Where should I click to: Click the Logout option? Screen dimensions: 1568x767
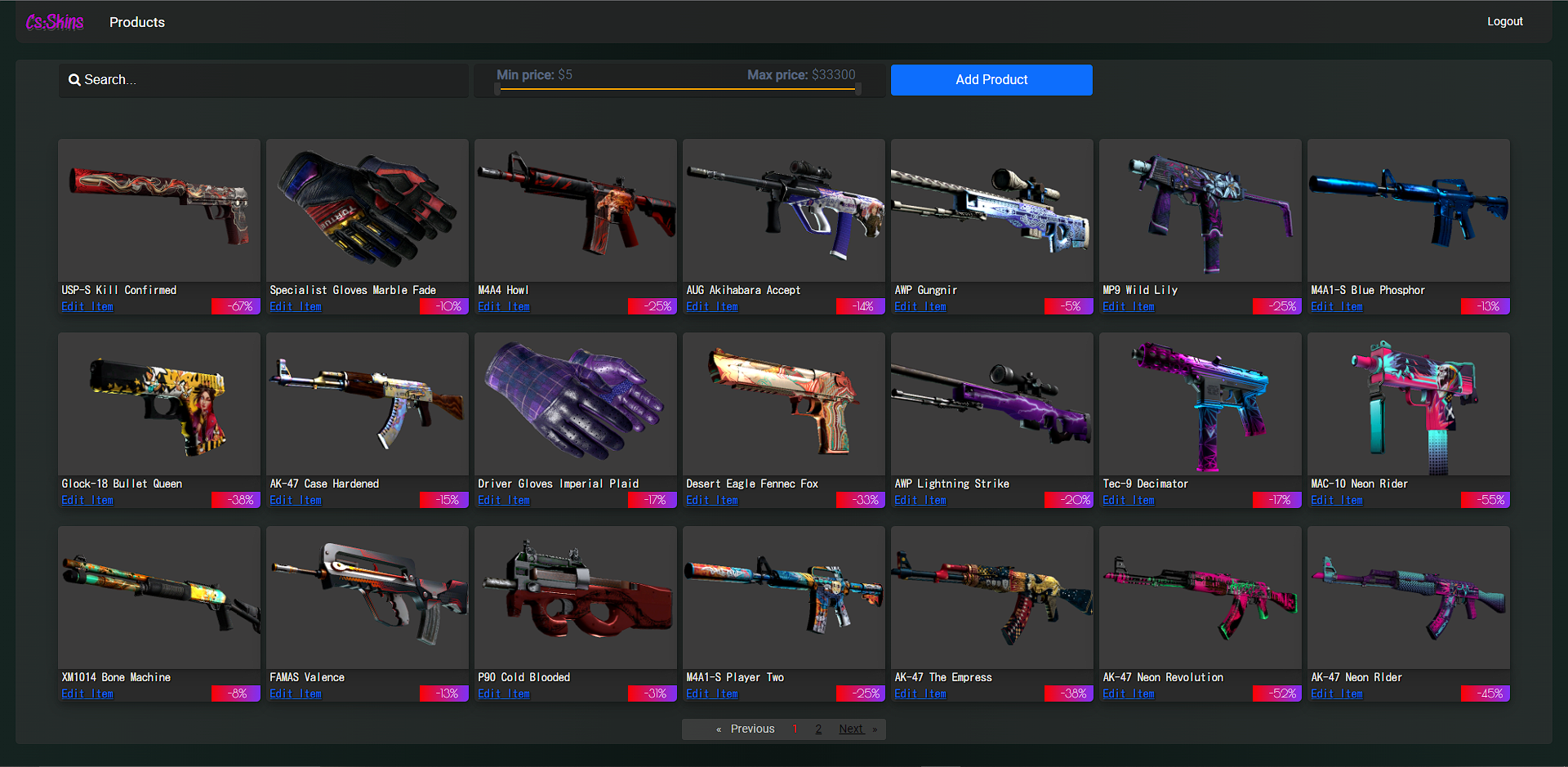(x=1505, y=21)
